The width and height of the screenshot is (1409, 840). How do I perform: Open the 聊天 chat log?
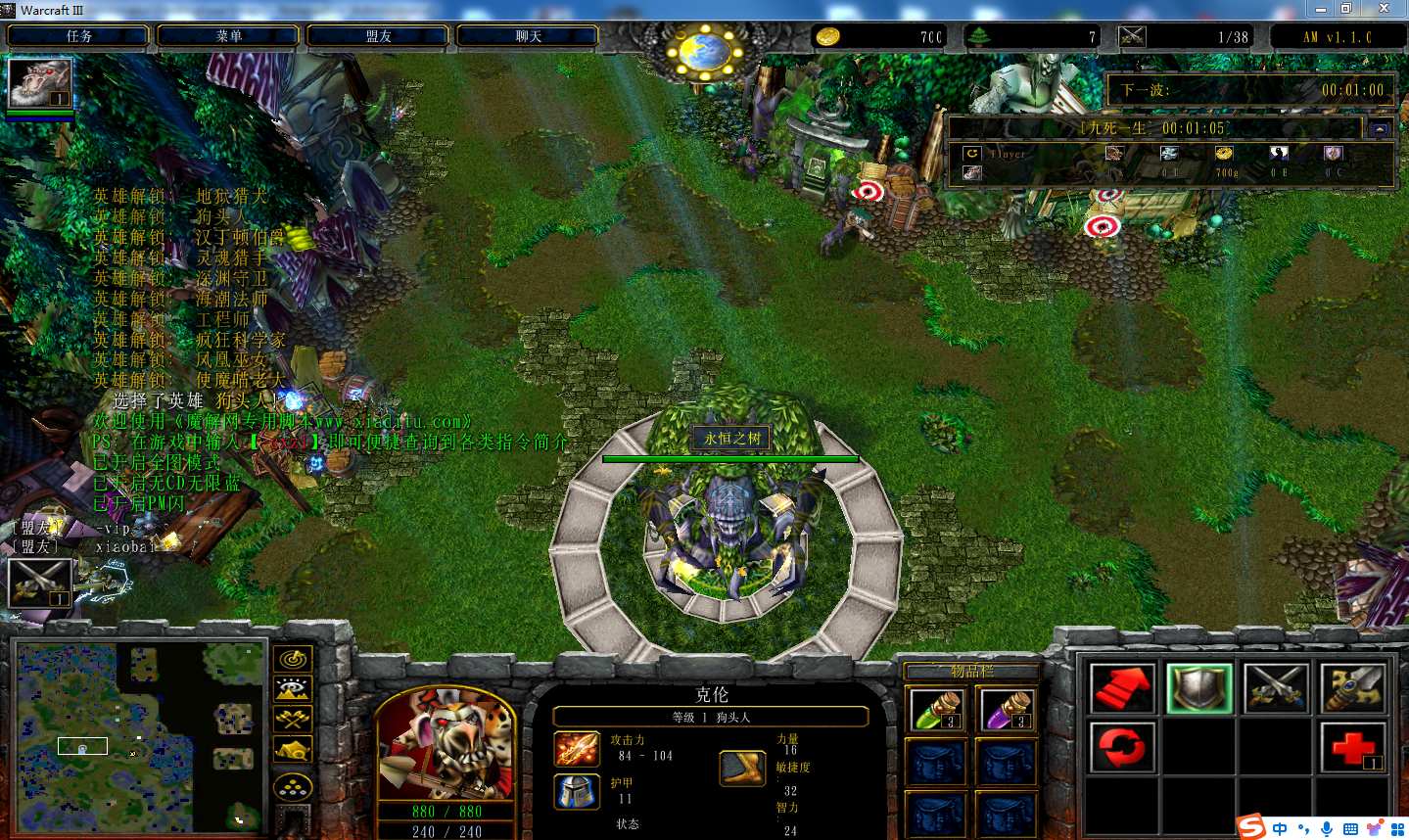(x=528, y=36)
